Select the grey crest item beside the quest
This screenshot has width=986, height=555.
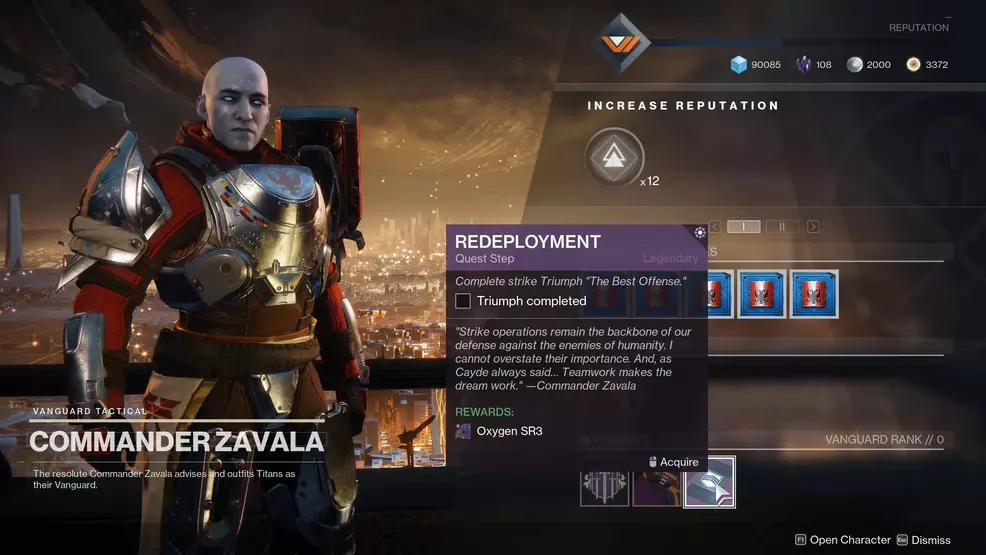(605, 482)
